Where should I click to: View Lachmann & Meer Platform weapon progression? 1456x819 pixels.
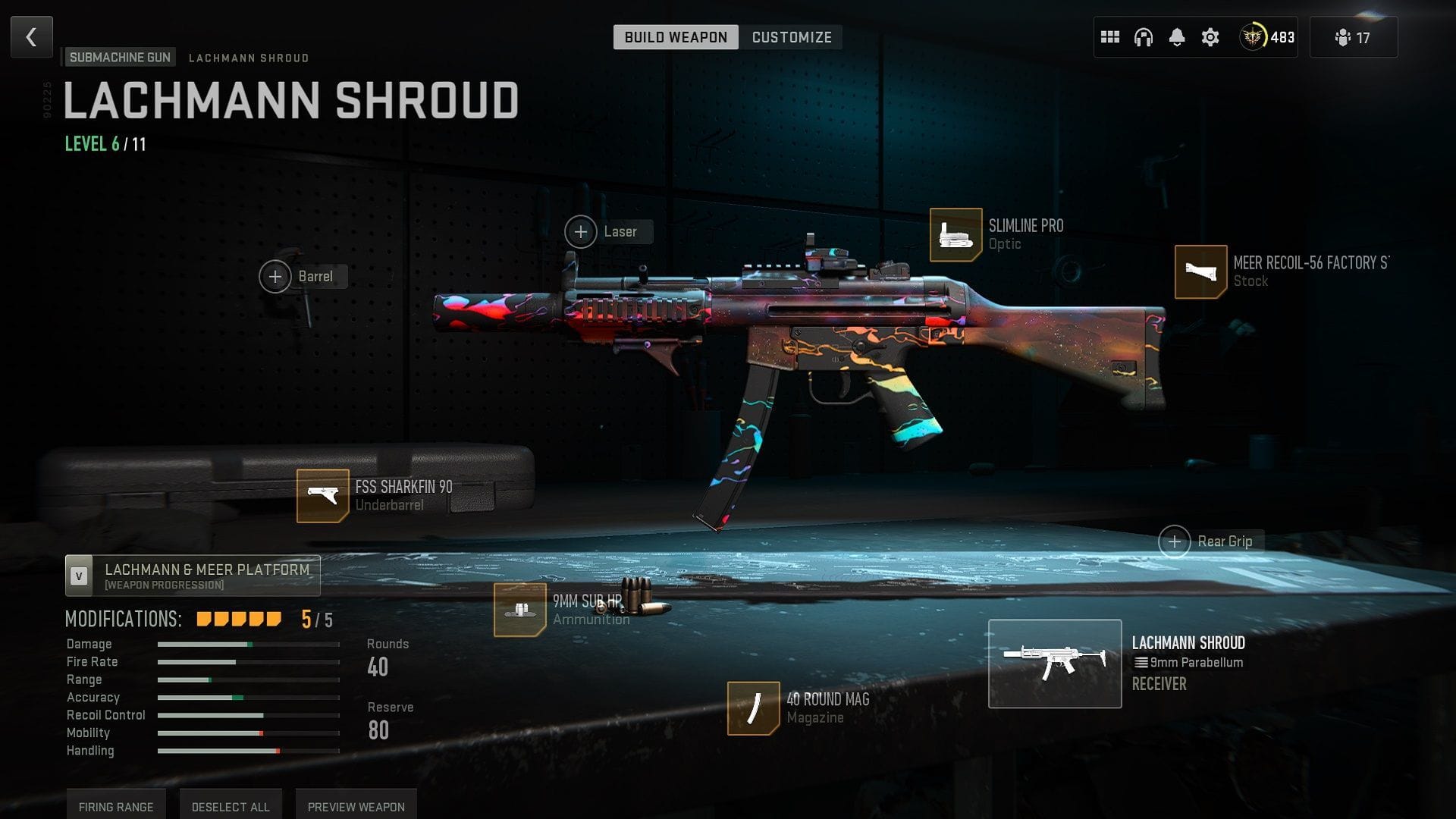[193, 576]
